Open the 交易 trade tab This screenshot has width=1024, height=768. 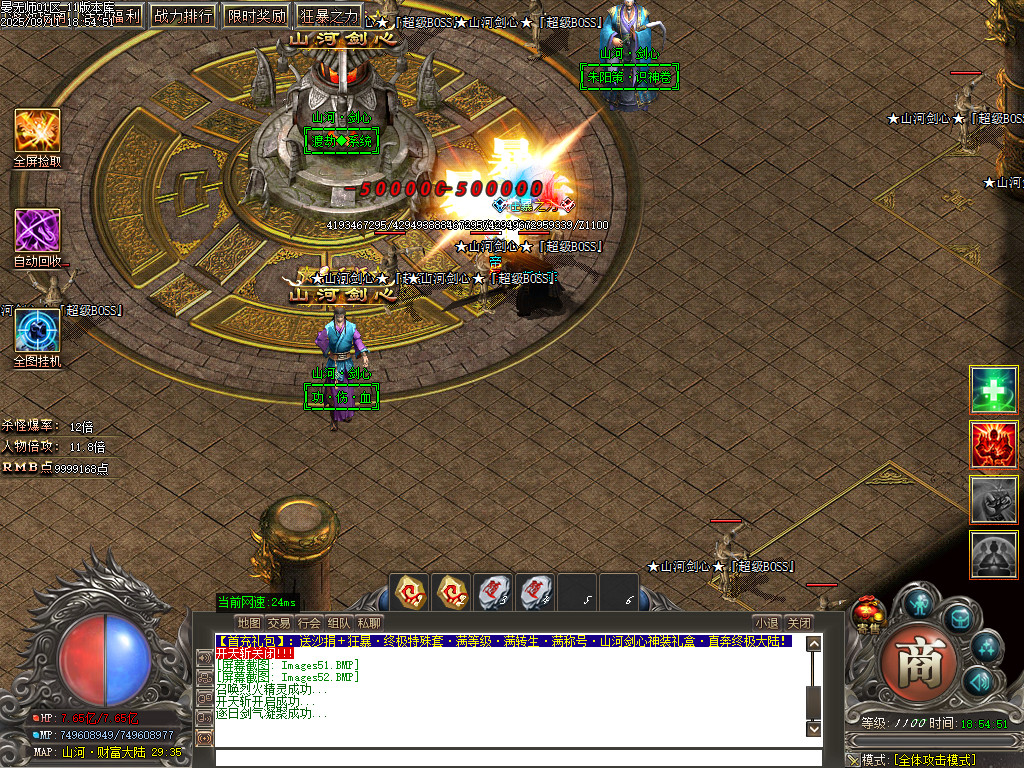(279, 623)
